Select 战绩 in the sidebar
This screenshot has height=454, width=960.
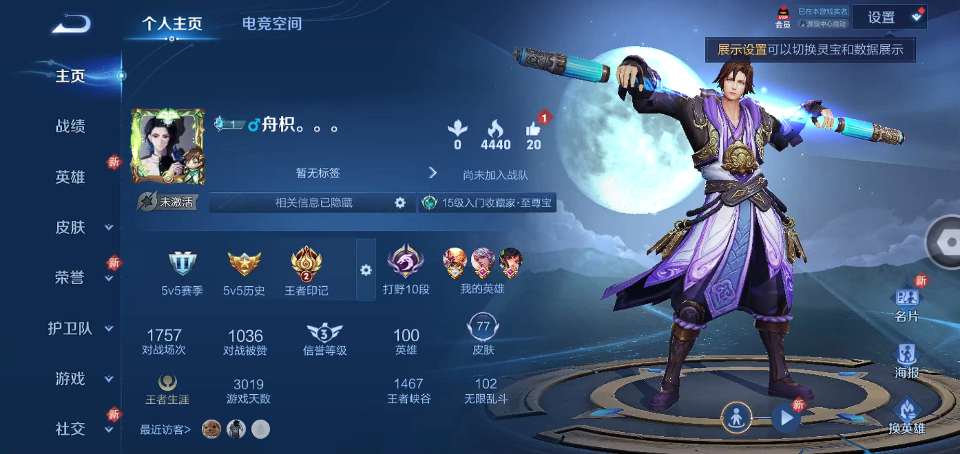coord(70,126)
